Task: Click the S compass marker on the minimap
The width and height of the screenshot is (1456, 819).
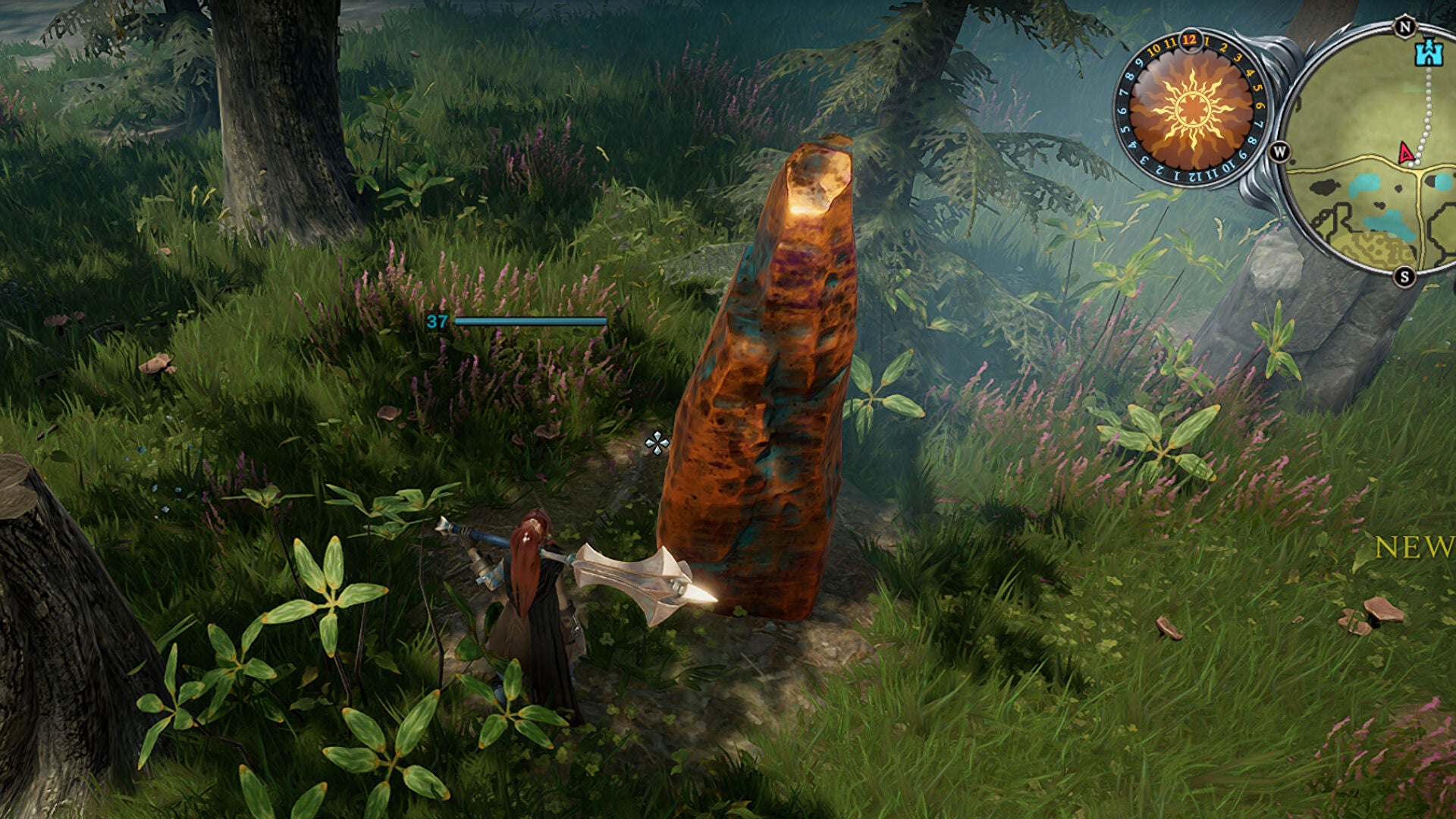Action: click(1404, 277)
